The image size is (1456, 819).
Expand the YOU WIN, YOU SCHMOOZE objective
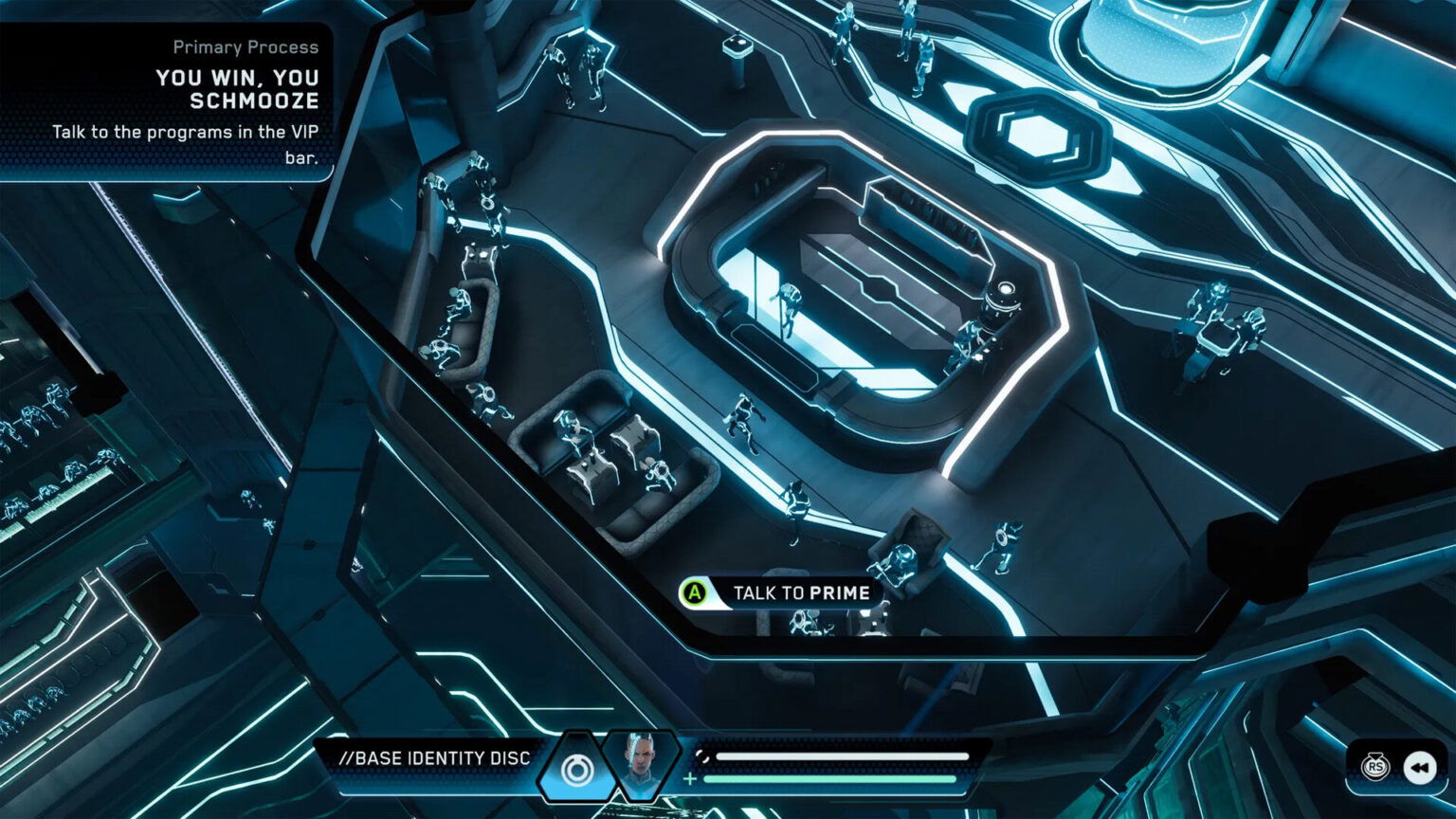[x=237, y=87]
